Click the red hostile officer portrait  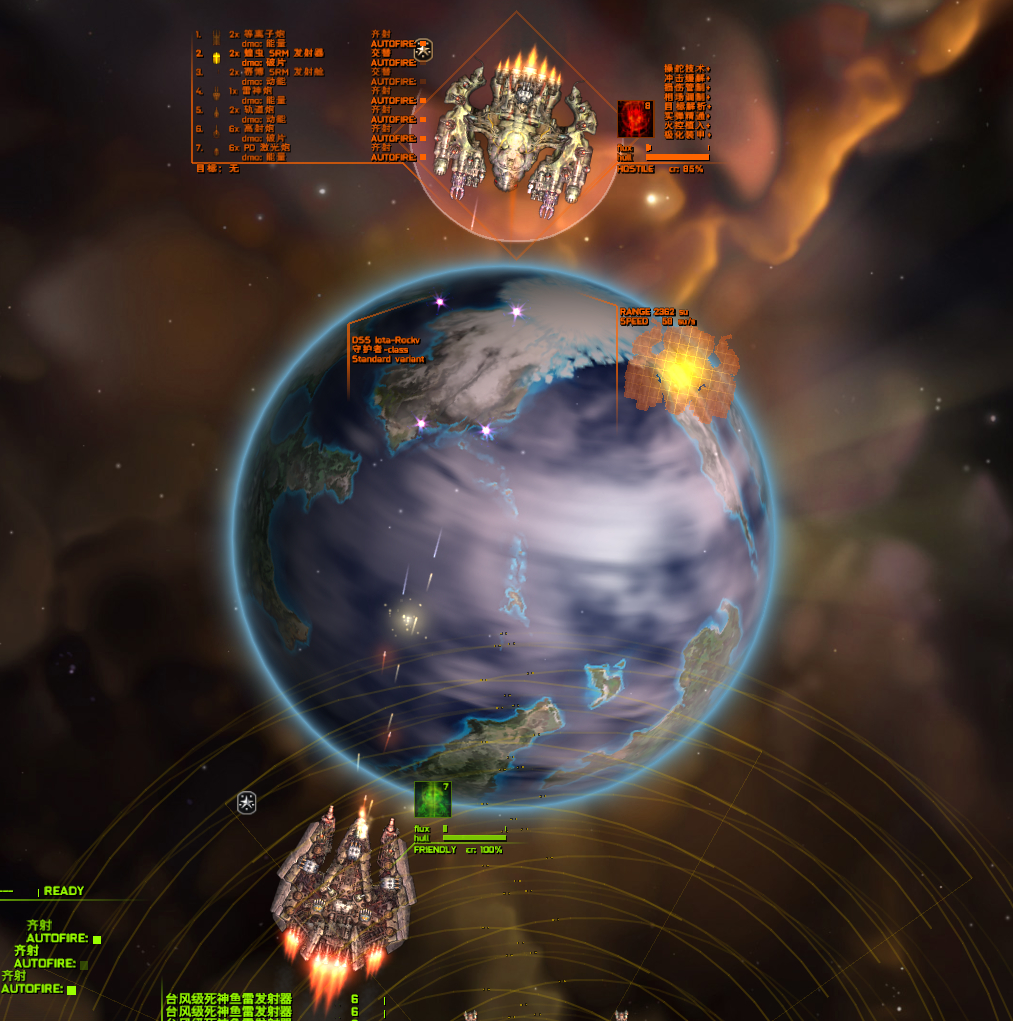tap(634, 119)
